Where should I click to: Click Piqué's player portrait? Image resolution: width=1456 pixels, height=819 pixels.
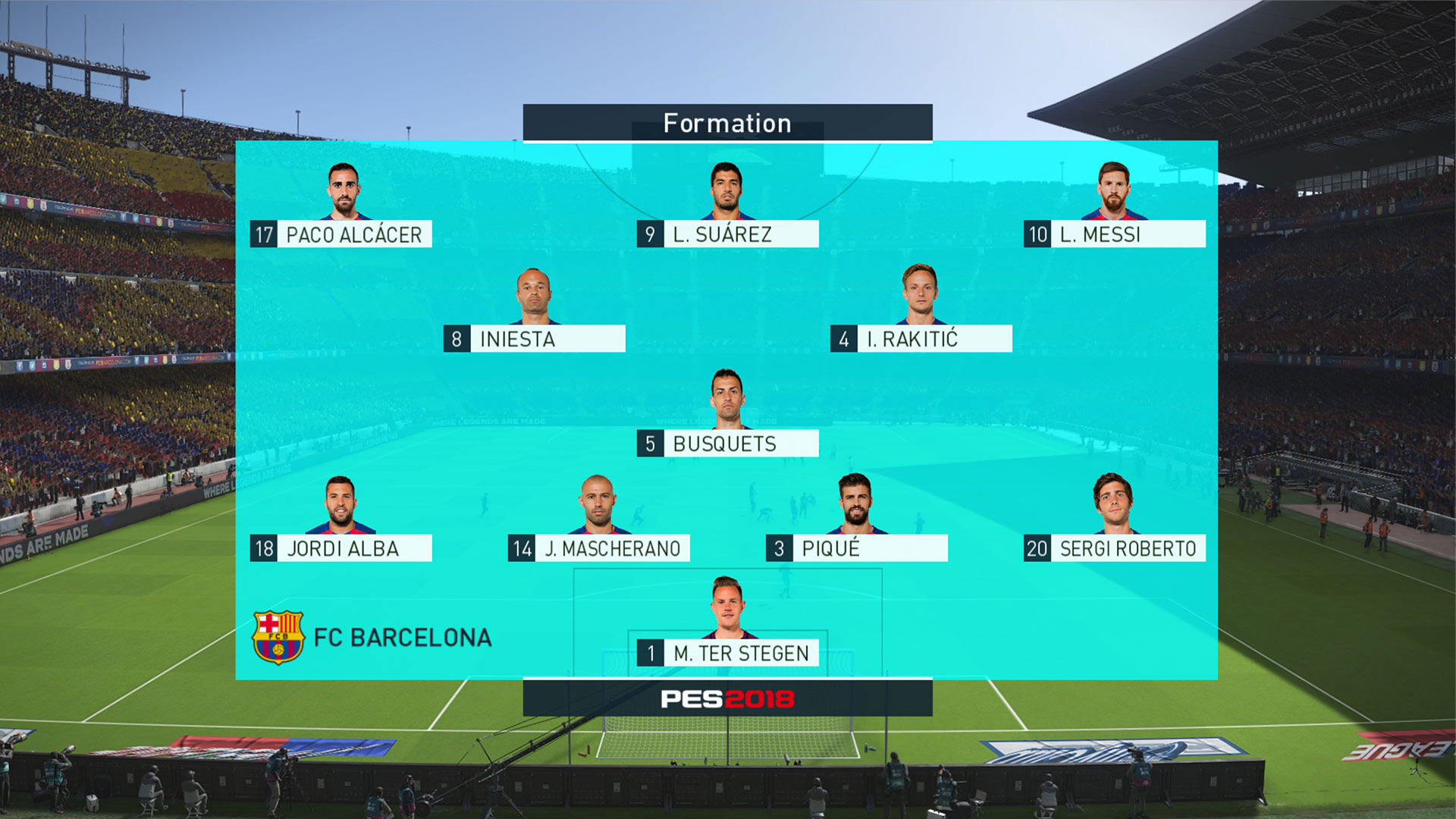click(854, 504)
